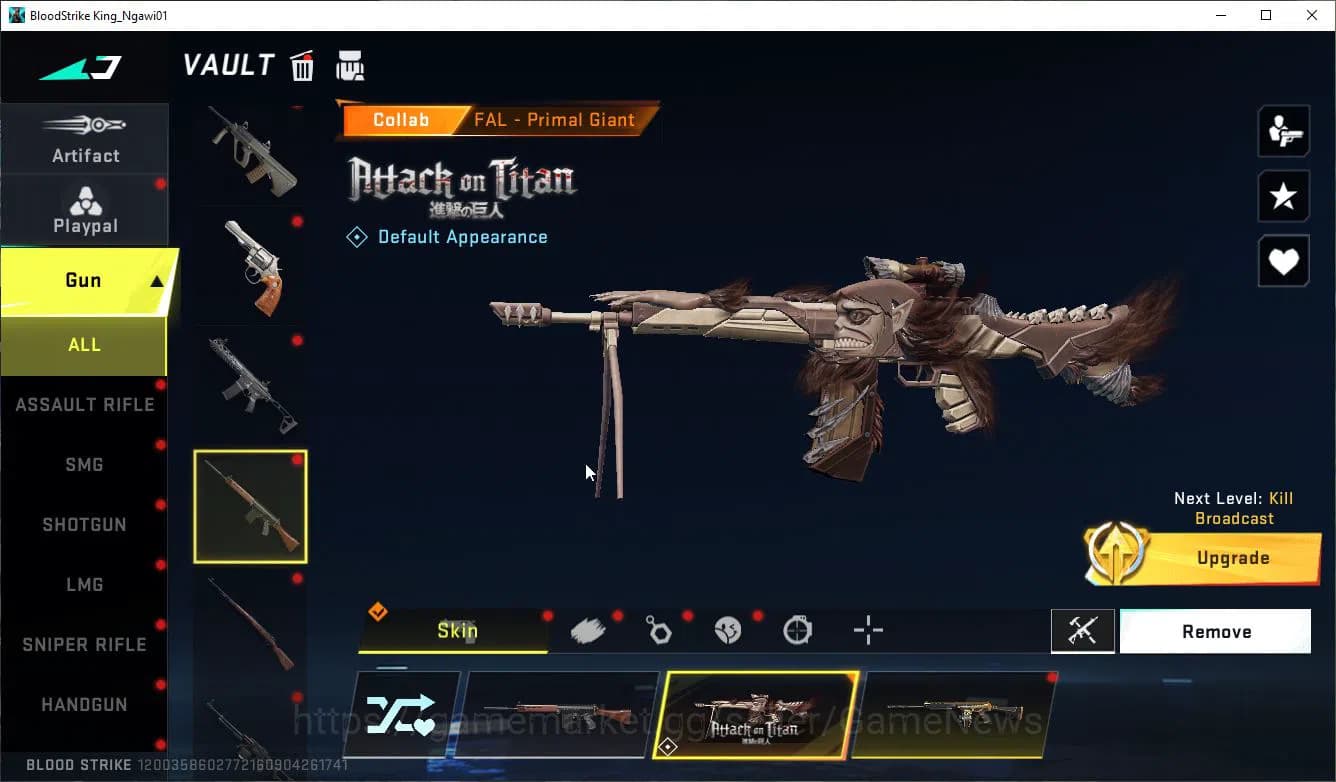1336x782 pixels.
Task: Click the random skin shuffle icon
Action: (x=404, y=713)
